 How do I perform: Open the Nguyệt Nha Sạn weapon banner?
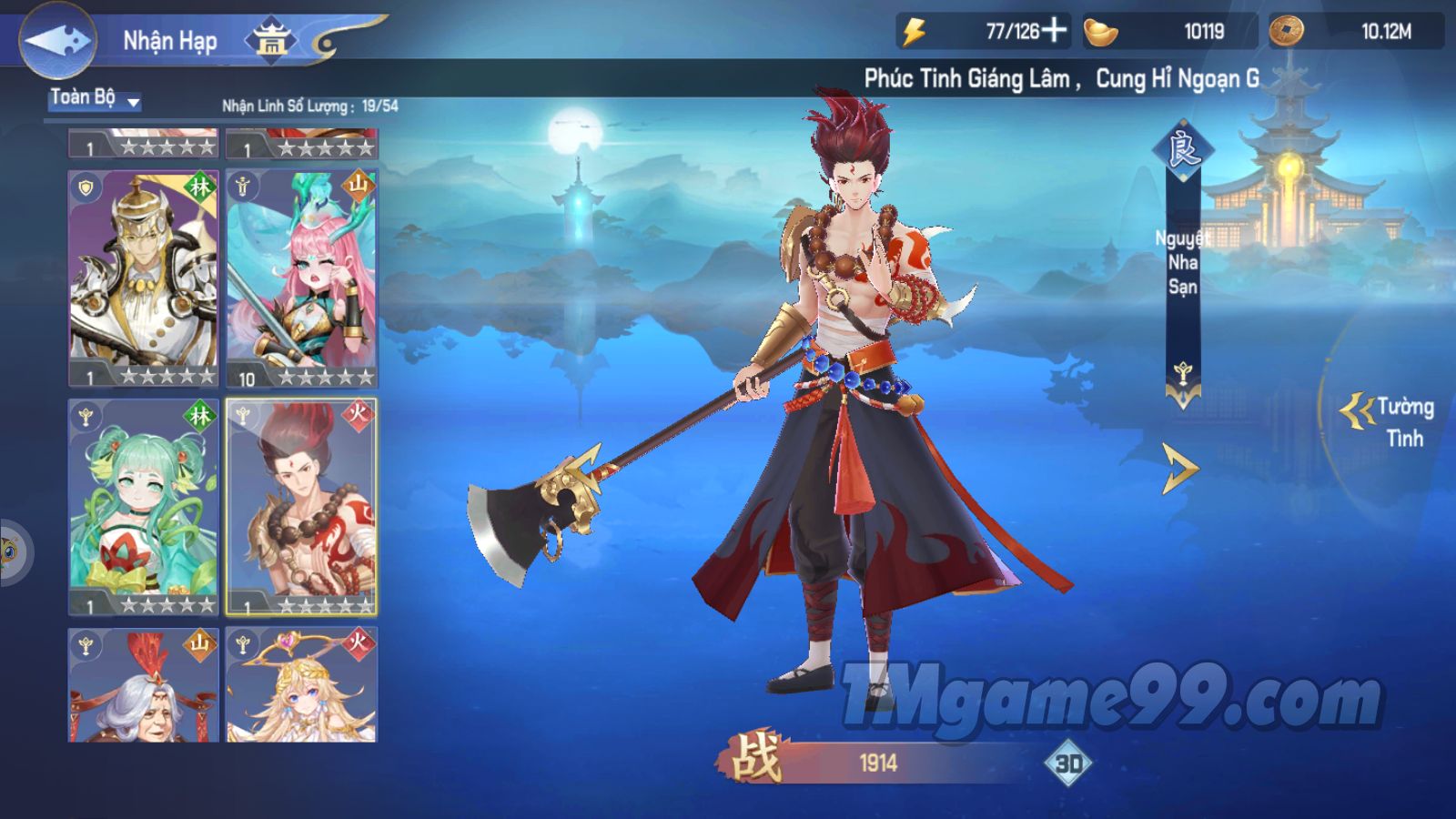(x=1182, y=264)
